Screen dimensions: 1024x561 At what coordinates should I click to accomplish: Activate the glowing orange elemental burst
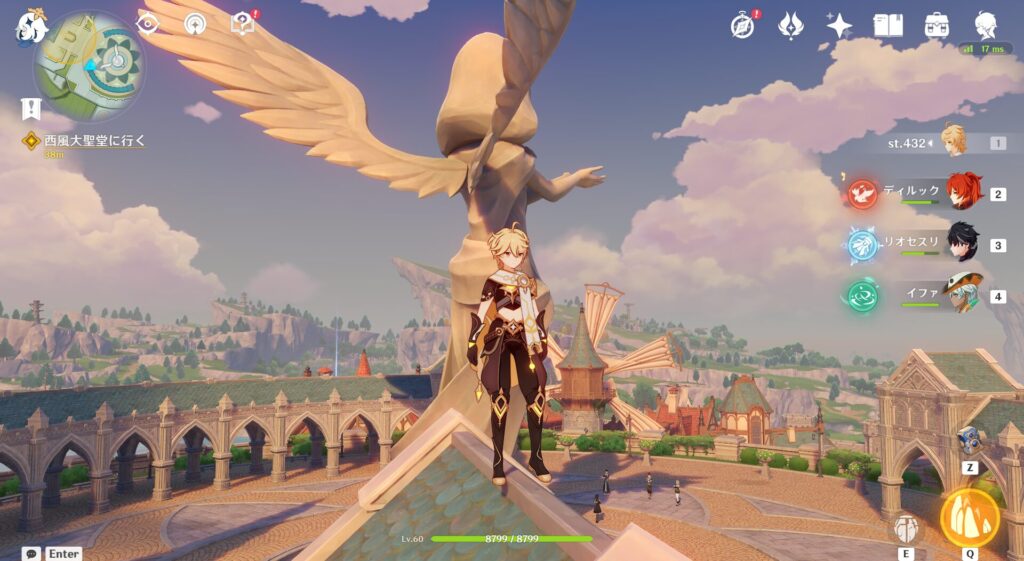tap(970, 517)
